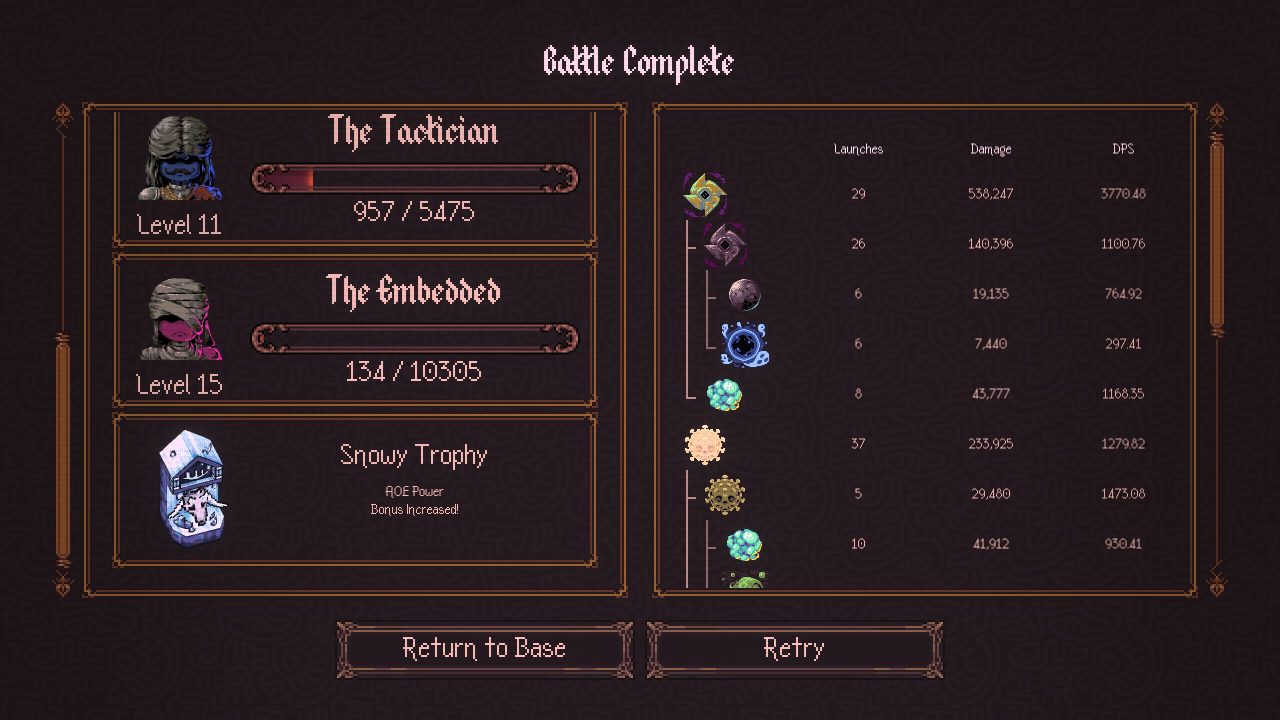Select The Tactician character card
The image size is (1280, 720).
(x=355, y=176)
